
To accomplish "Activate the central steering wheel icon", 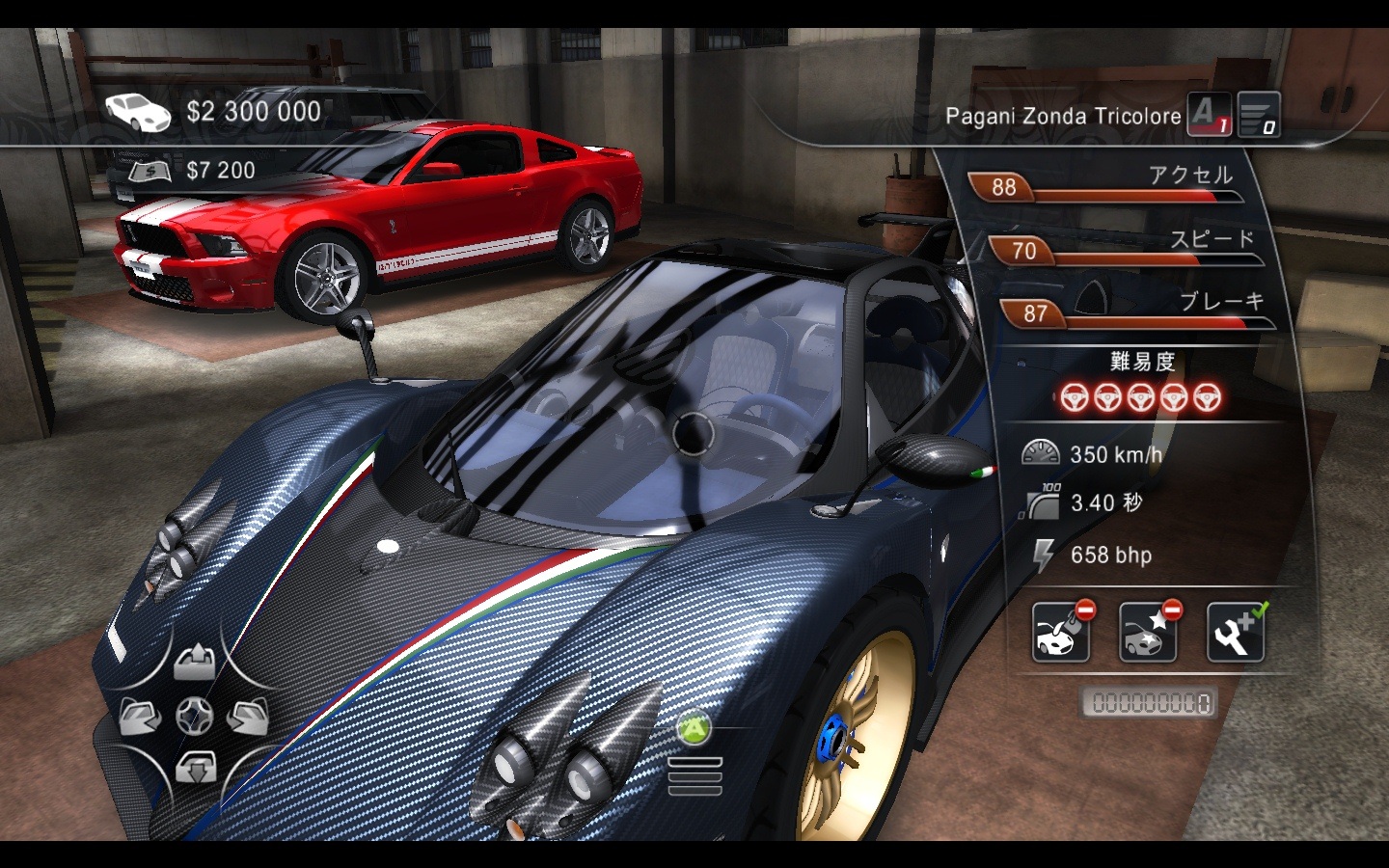I will click(x=194, y=716).
